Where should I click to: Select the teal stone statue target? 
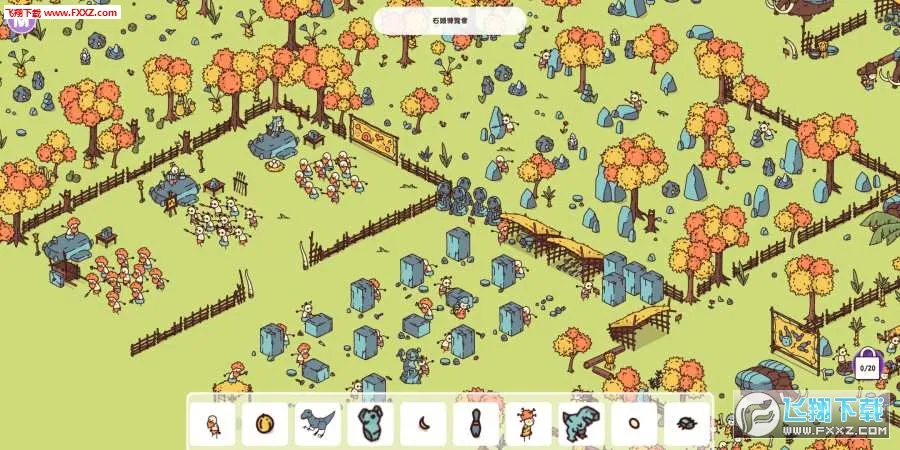[371, 423]
